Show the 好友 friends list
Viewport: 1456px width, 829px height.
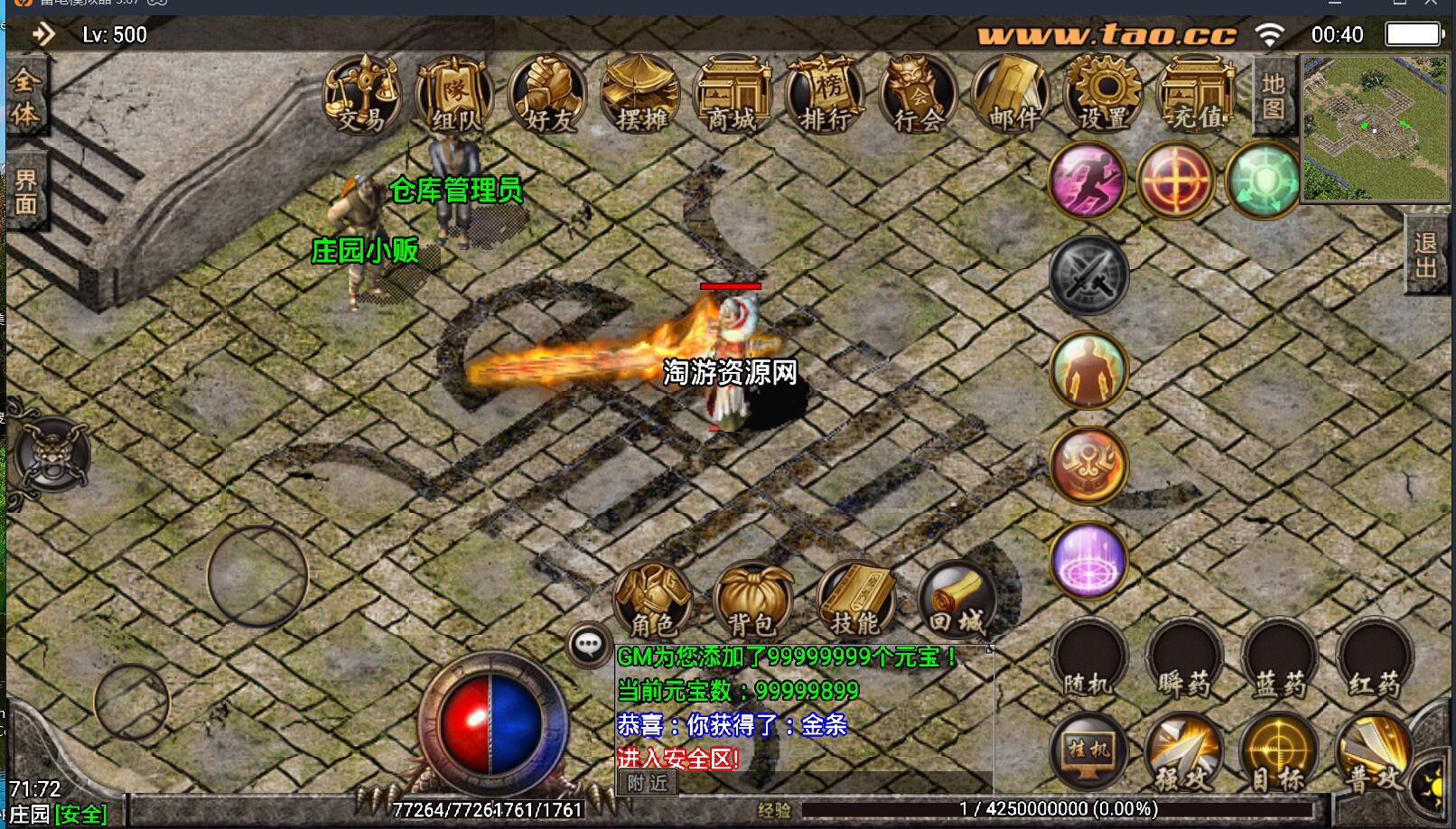(x=547, y=96)
